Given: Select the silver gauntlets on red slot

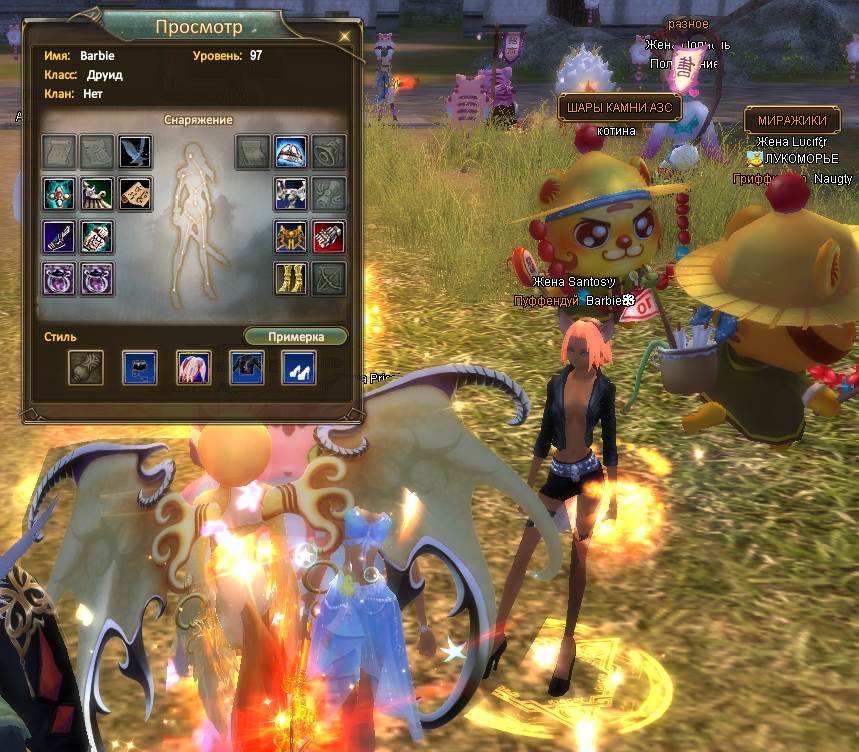Looking at the screenshot, I should tap(329, 237).
